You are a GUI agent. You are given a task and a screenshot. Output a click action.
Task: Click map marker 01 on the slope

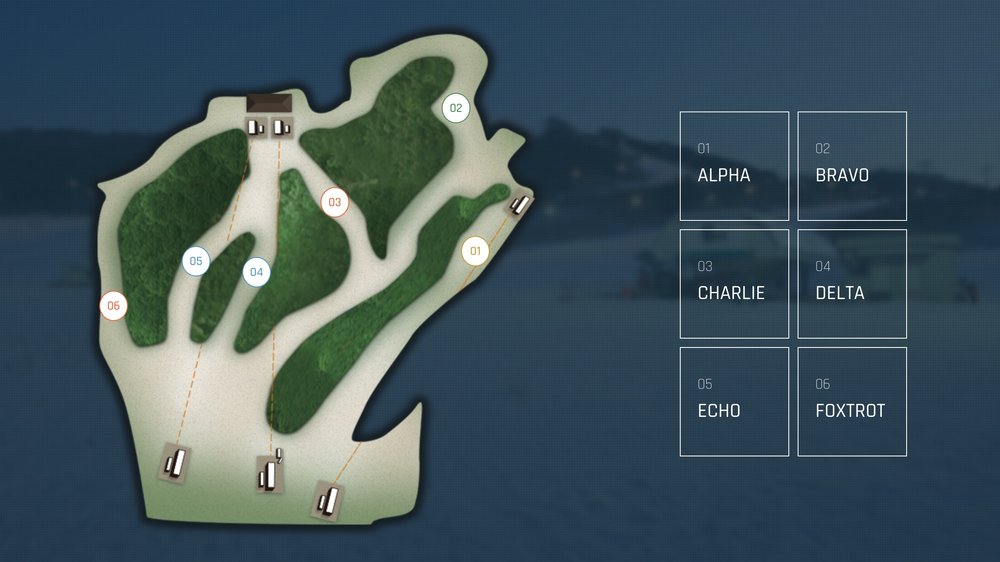click(475, 251)
